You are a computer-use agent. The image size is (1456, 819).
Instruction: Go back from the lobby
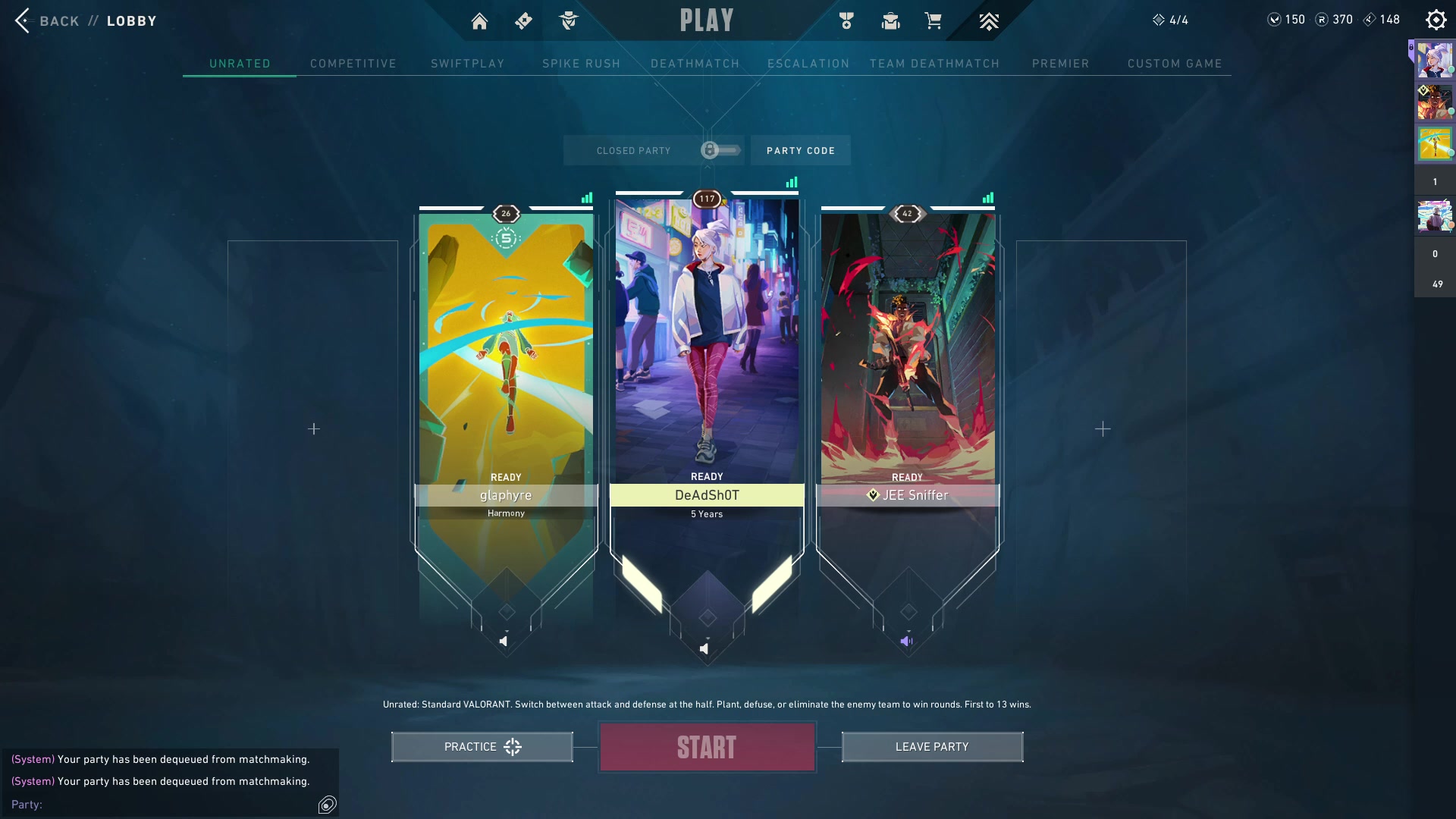click(x=47, y=20)
